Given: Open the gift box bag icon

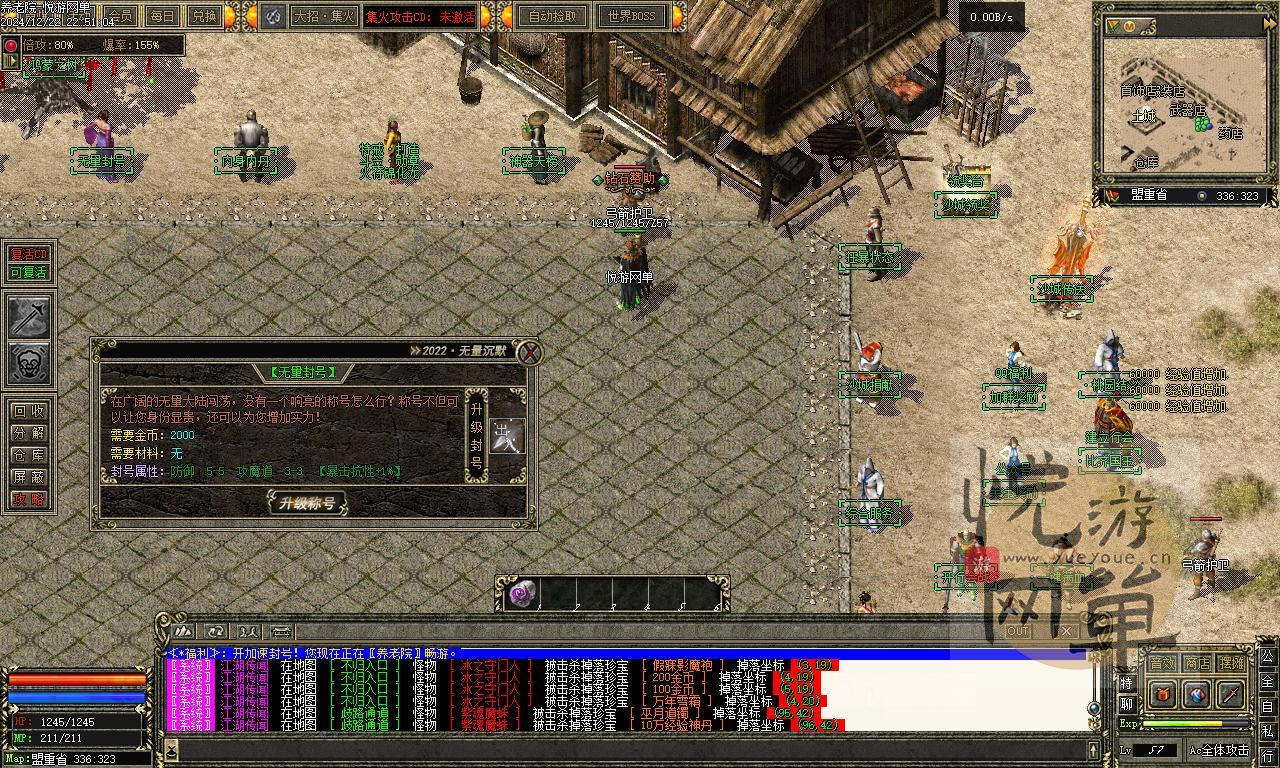Looking at the screenshot, I should 1162,693.
